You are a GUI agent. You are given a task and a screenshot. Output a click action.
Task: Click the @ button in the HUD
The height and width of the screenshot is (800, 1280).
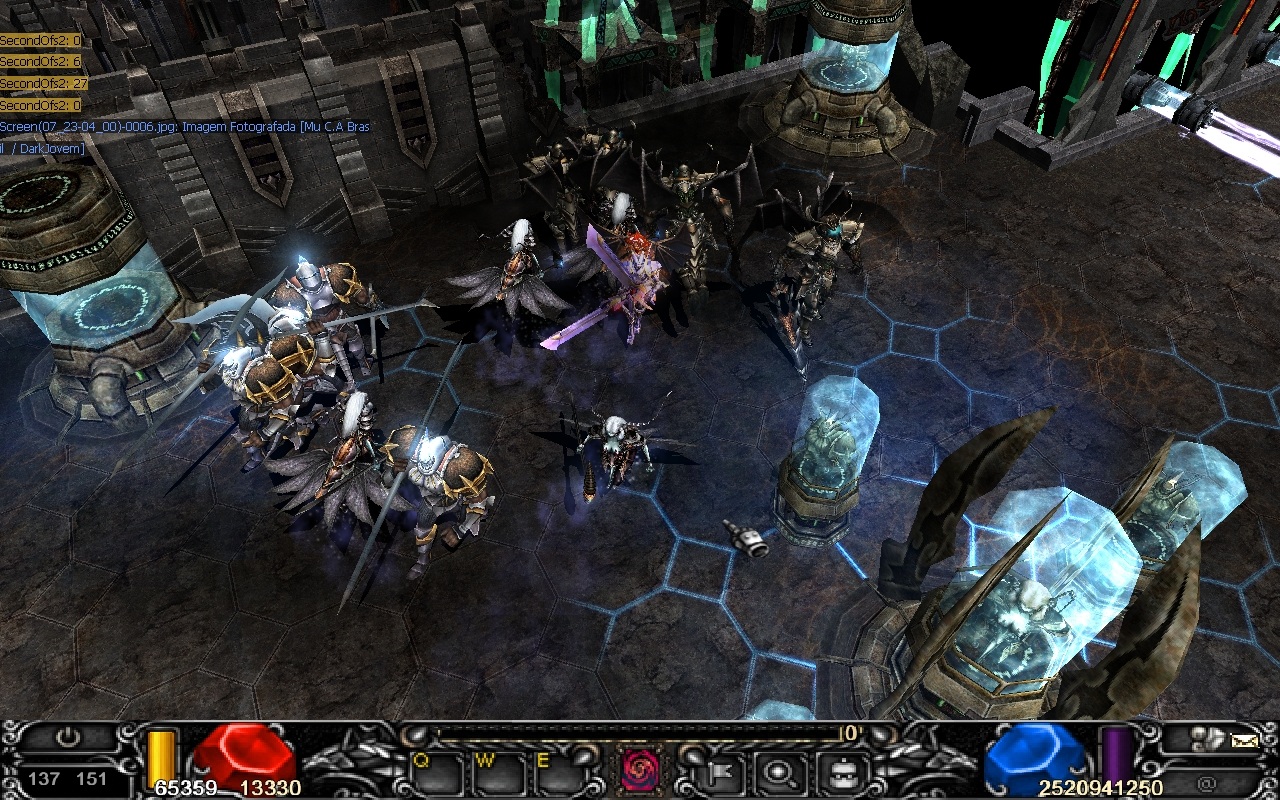point(1206,783)
